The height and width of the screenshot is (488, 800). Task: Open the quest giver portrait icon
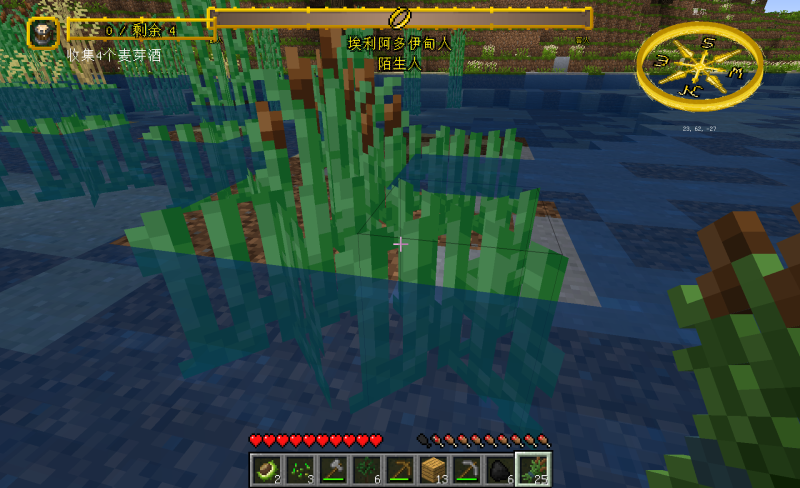pos(42,32)
